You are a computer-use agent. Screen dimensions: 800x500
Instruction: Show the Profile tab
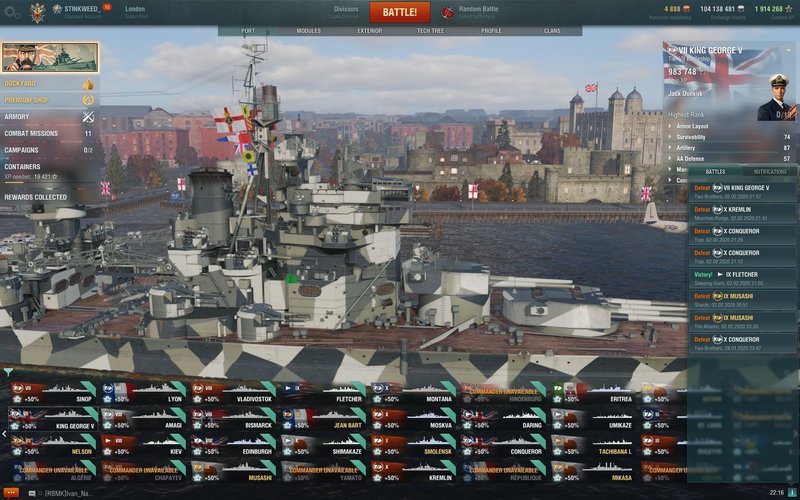click(x=491, y=31)
